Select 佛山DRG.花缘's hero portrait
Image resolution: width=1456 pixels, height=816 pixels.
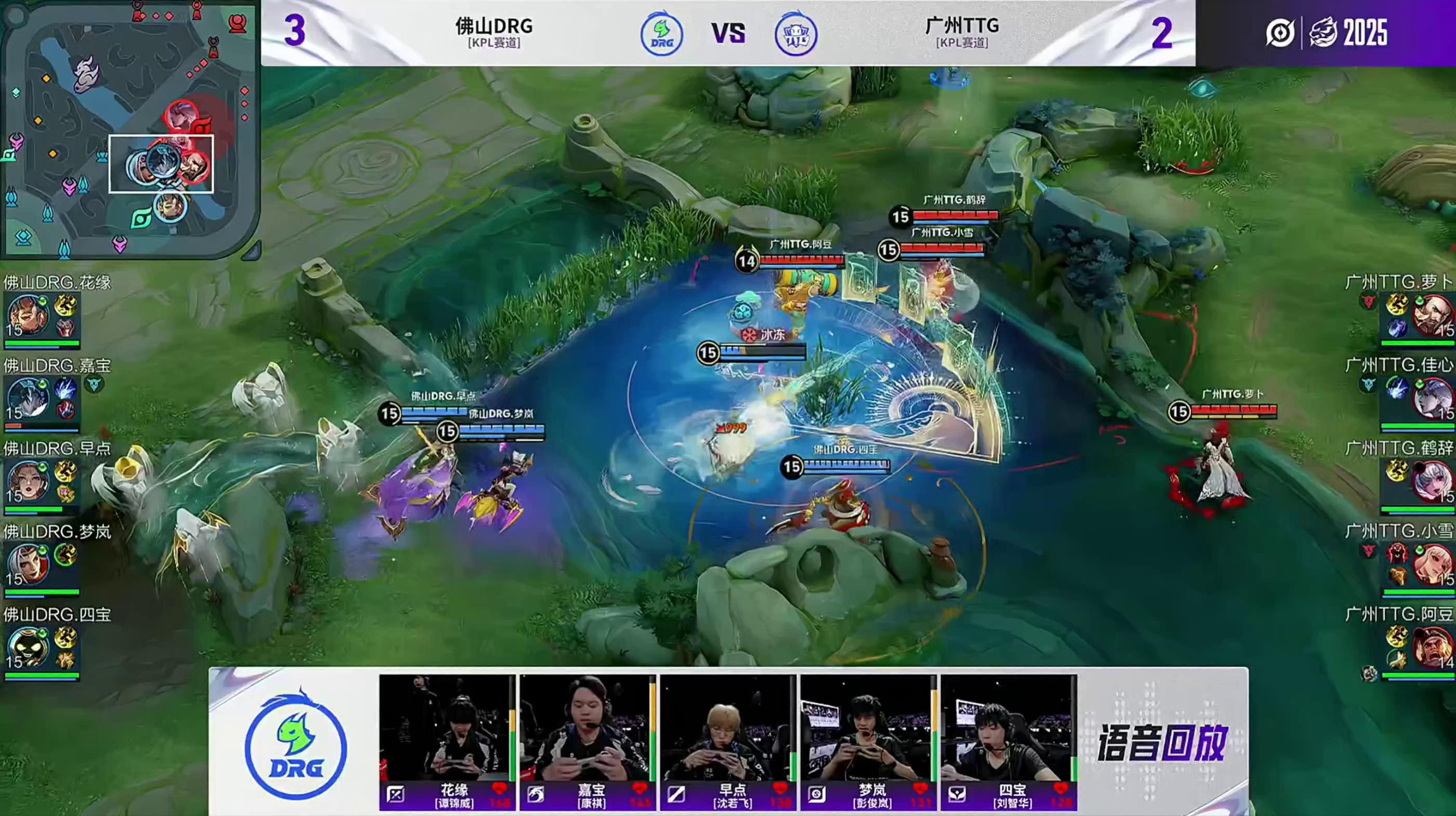click(27, 315)
